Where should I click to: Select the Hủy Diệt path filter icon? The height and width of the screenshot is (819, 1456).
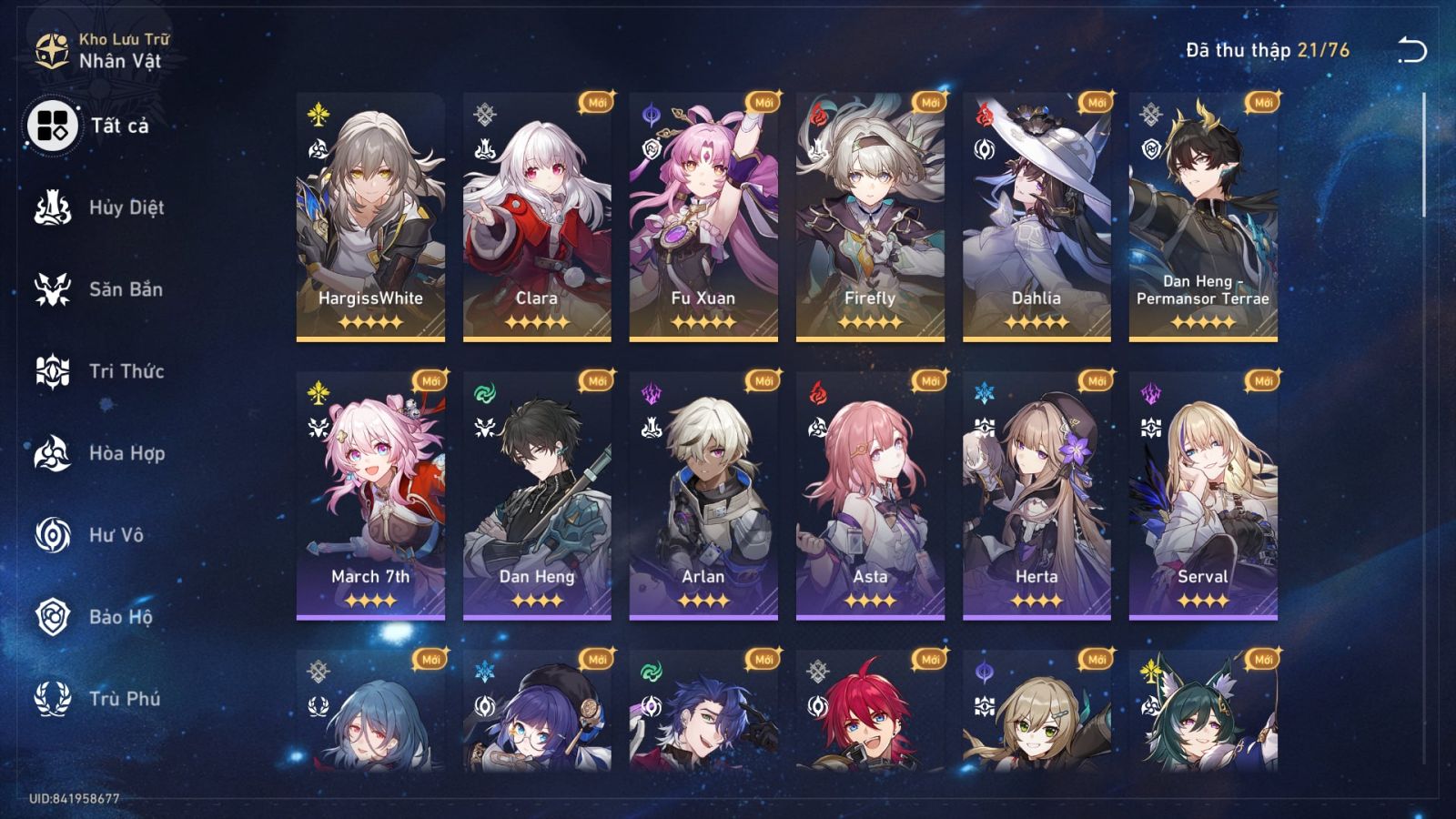pos(52,207)
